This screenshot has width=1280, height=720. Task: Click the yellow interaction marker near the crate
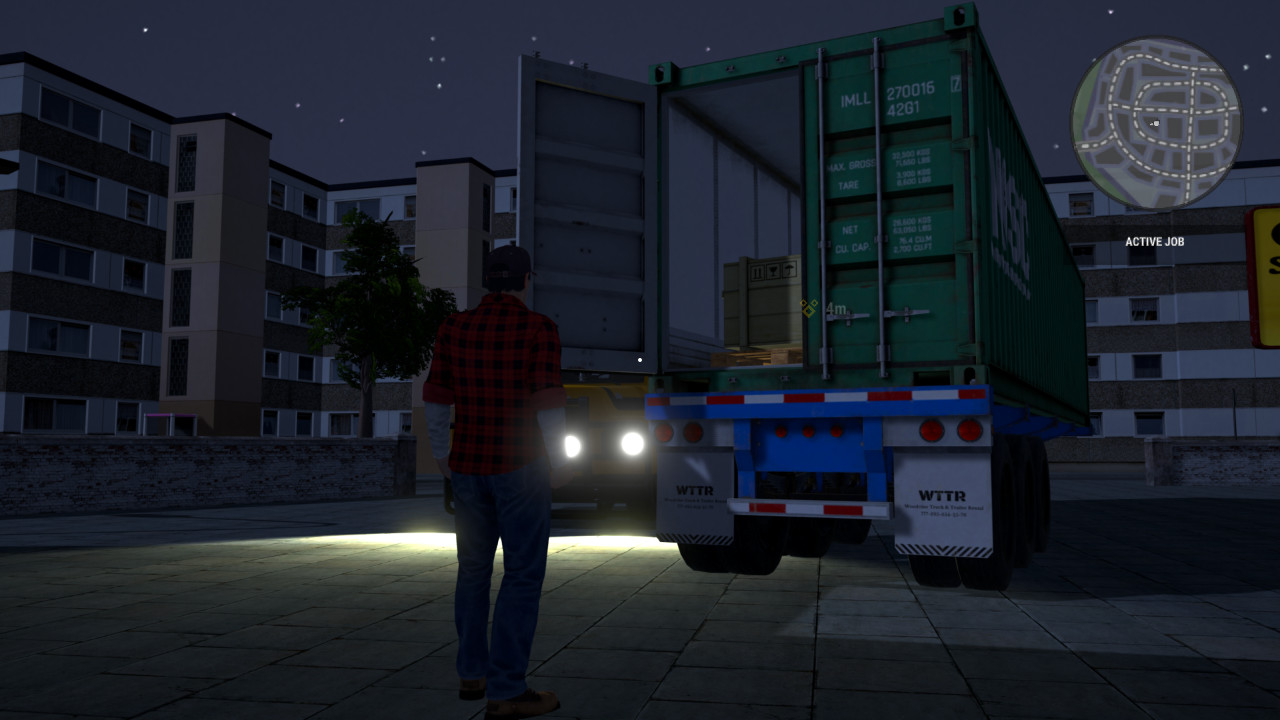(808, 308)
